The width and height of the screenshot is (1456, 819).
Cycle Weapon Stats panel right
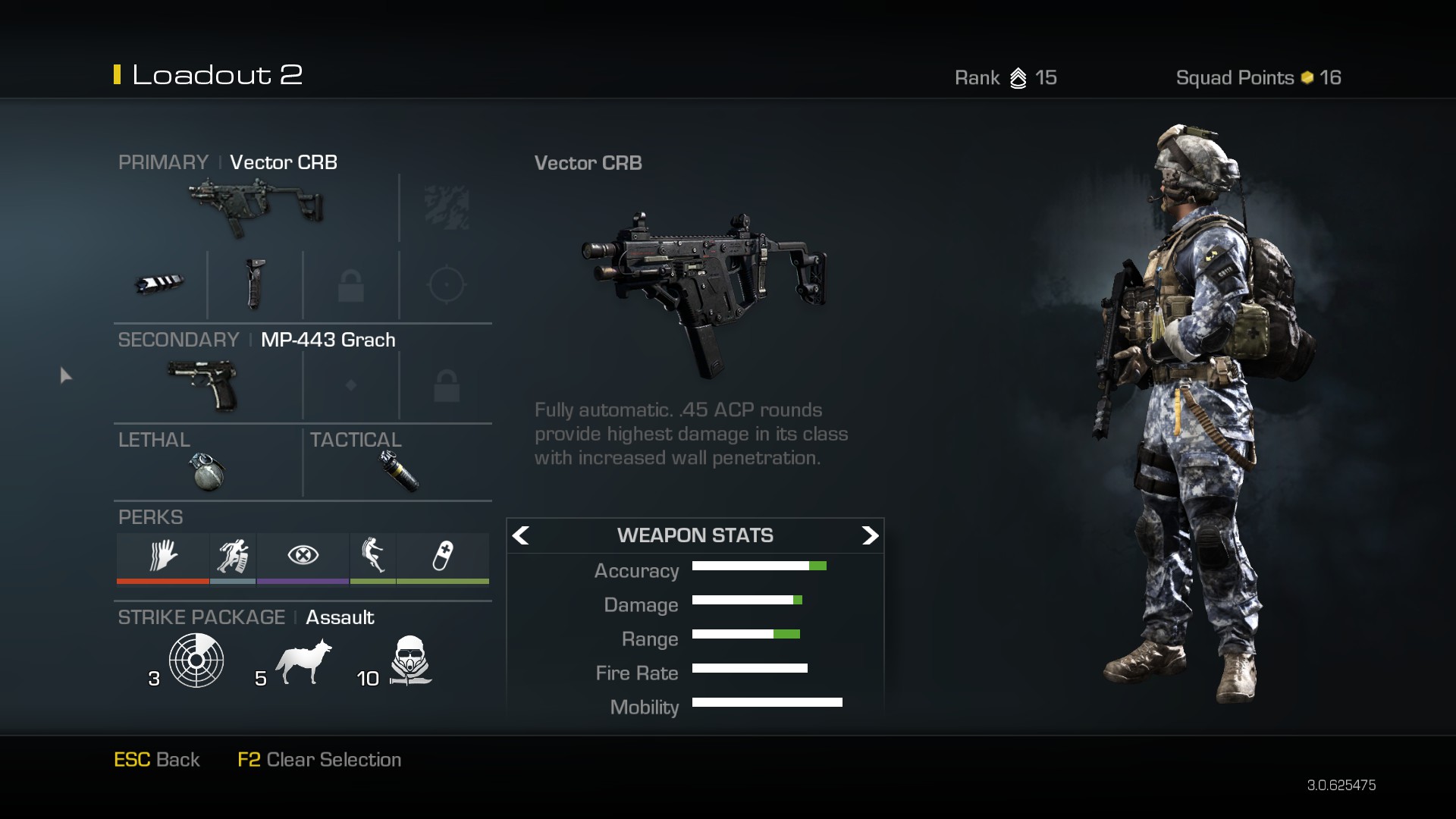[870, 535]
